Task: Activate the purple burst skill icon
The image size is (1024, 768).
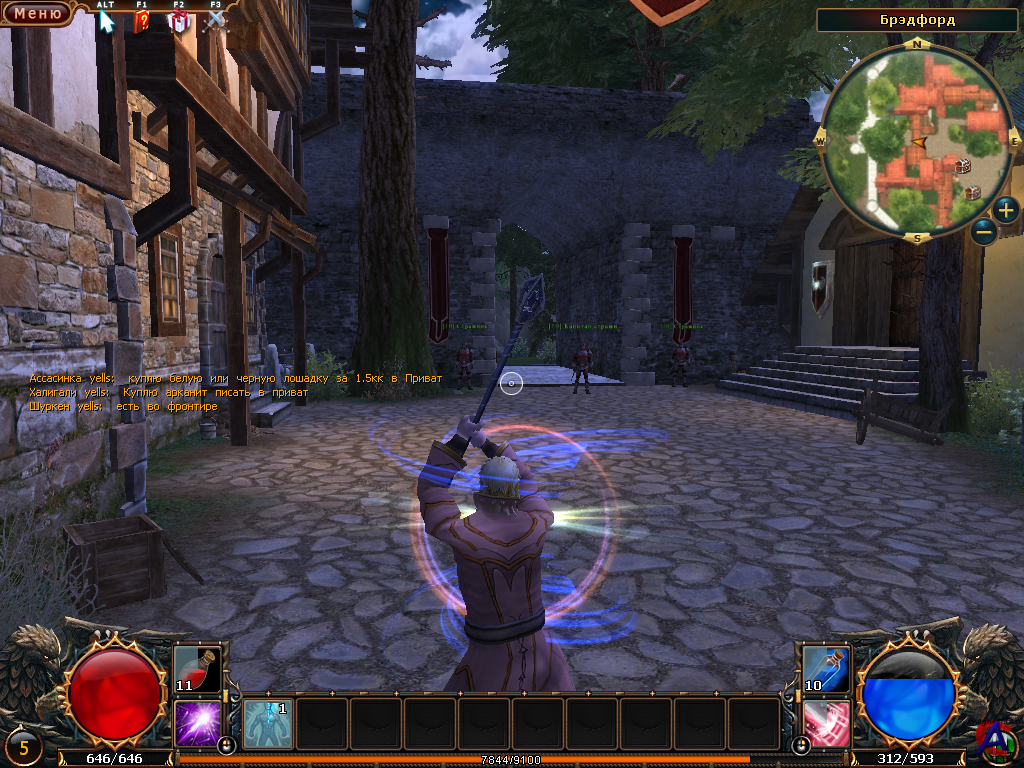Action: [197, 723]
